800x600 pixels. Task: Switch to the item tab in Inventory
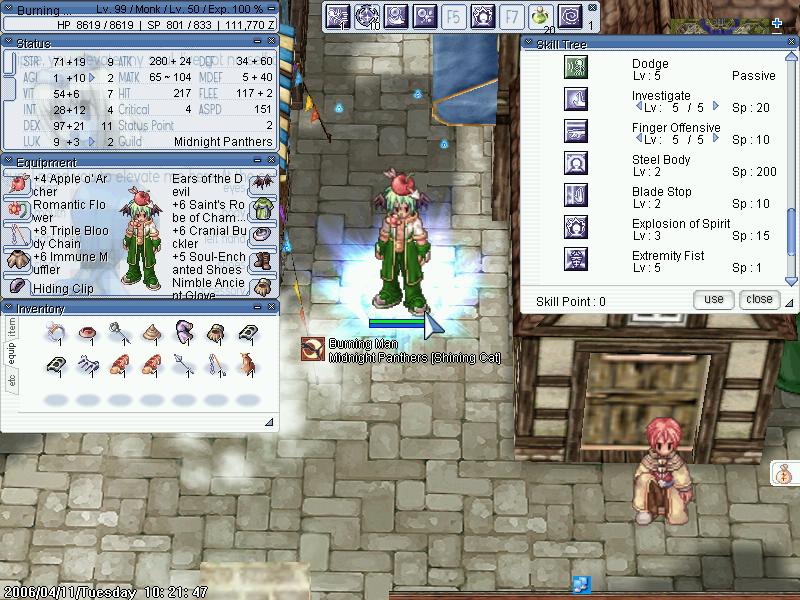coord(12,327)
